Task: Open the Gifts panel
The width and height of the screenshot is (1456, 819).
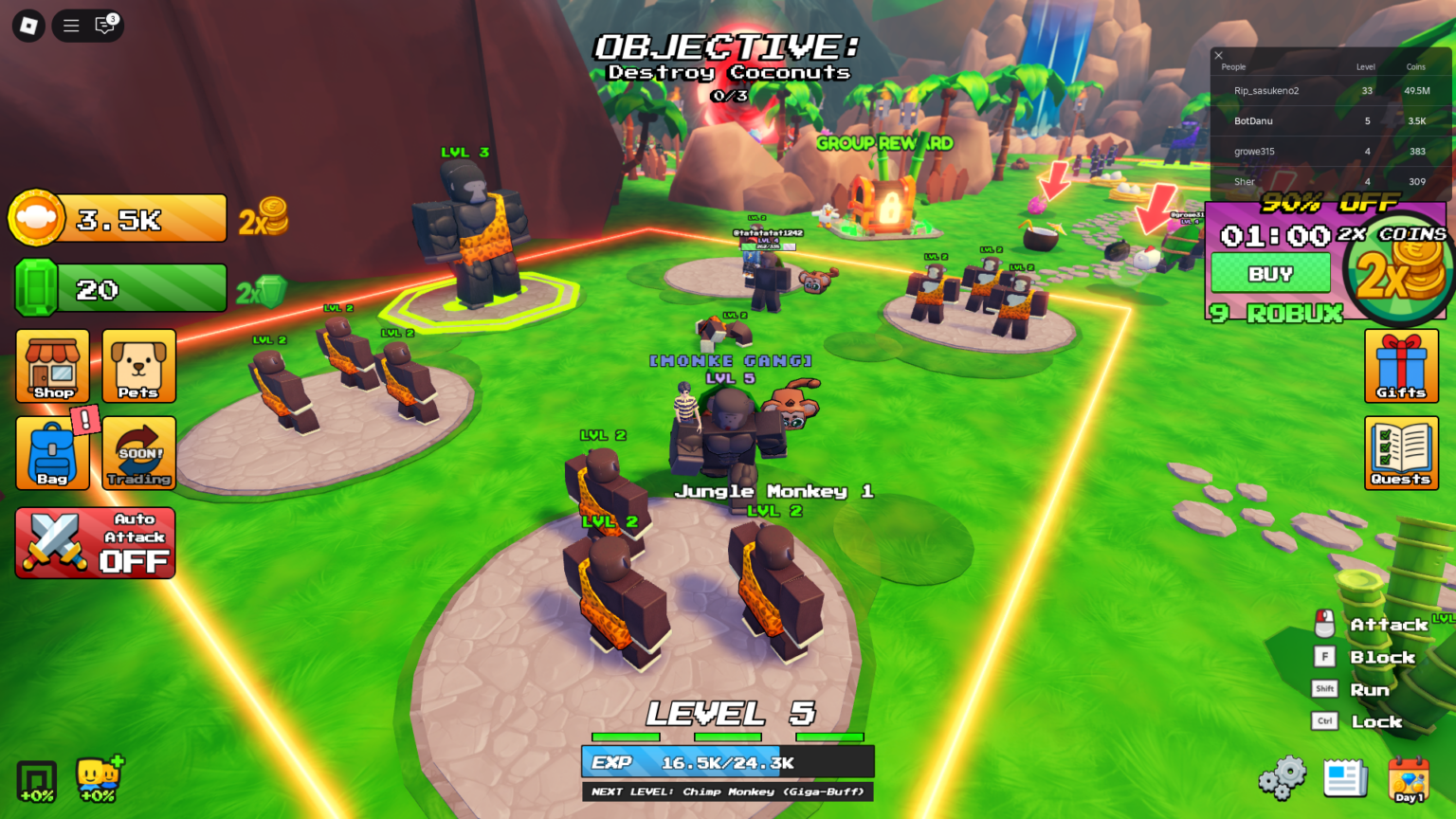Action: pyautogui.click(x=1401, y=366)
